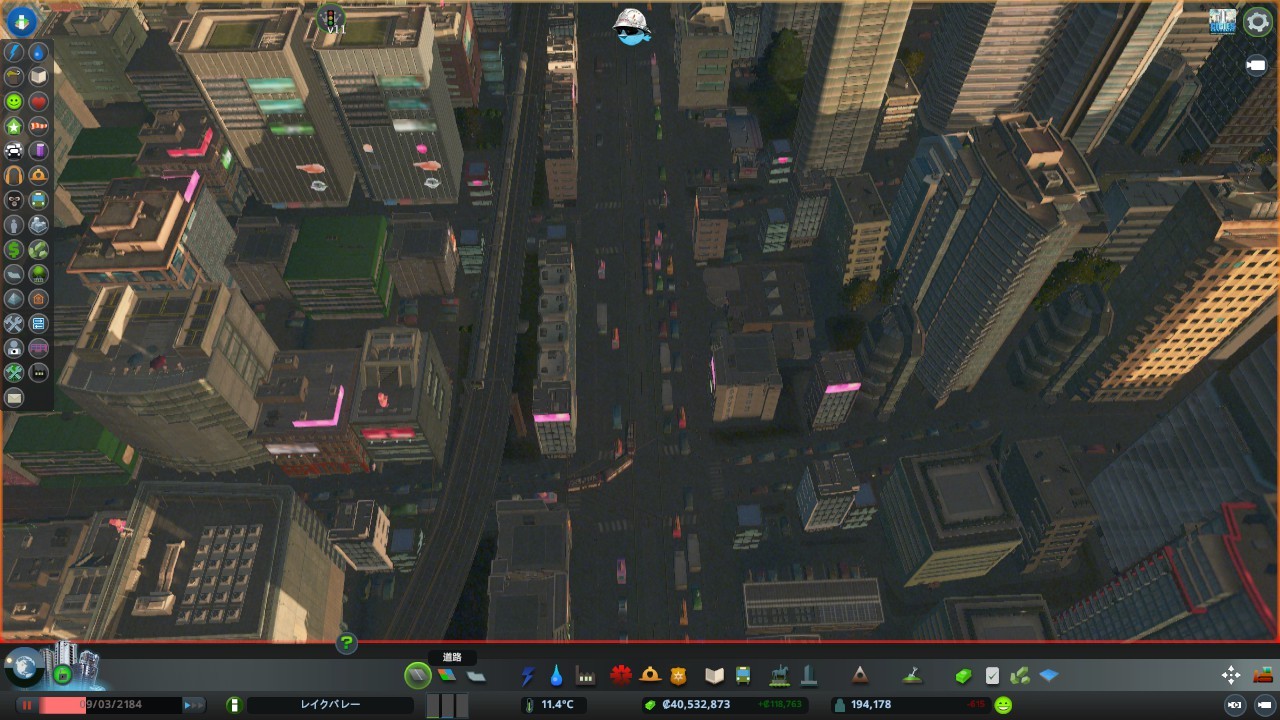The image size is (1280, 720).
Task: Show the electricity info view
Action: click(14, 52)
